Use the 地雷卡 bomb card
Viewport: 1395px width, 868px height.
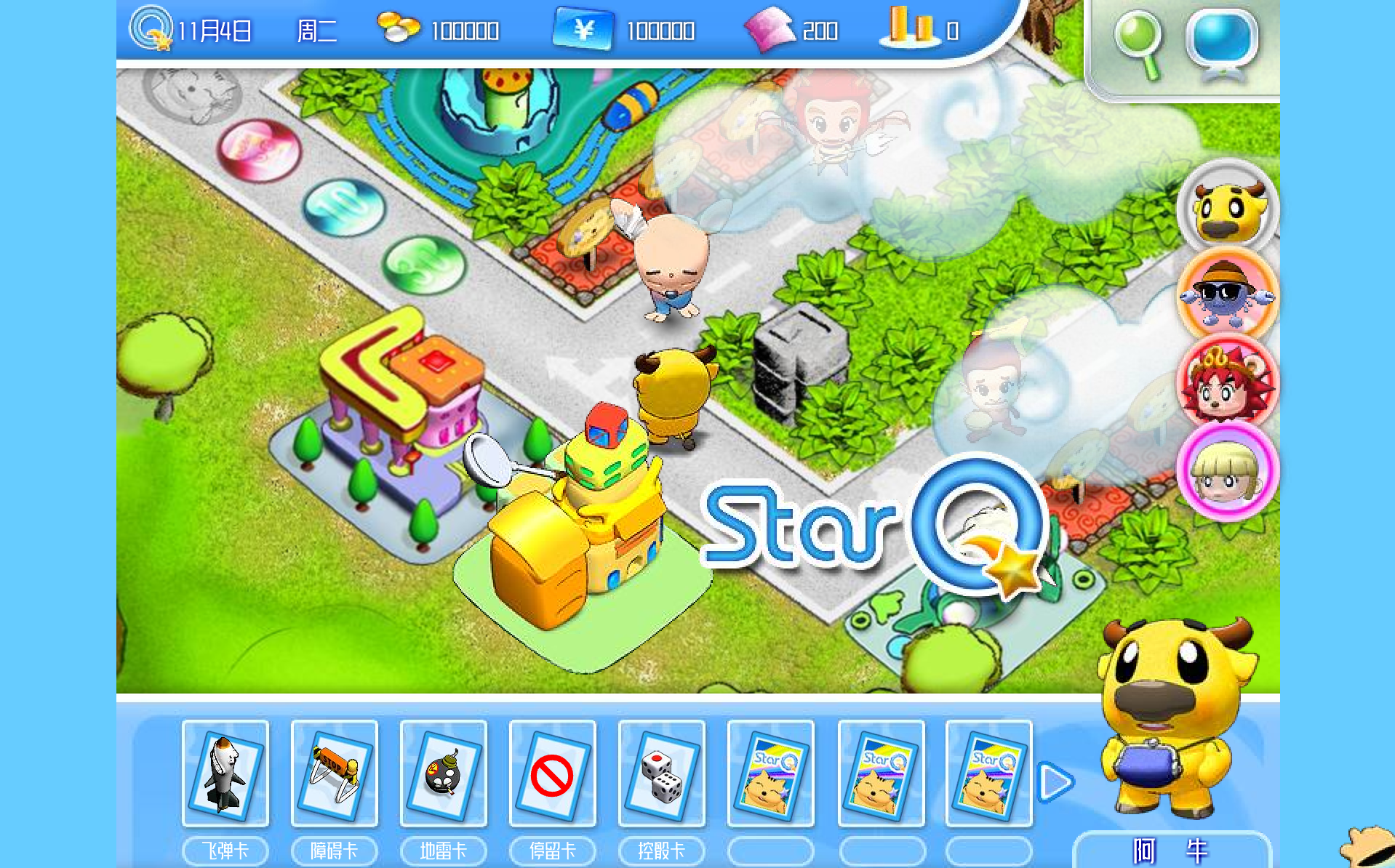[x=444, y=773]
